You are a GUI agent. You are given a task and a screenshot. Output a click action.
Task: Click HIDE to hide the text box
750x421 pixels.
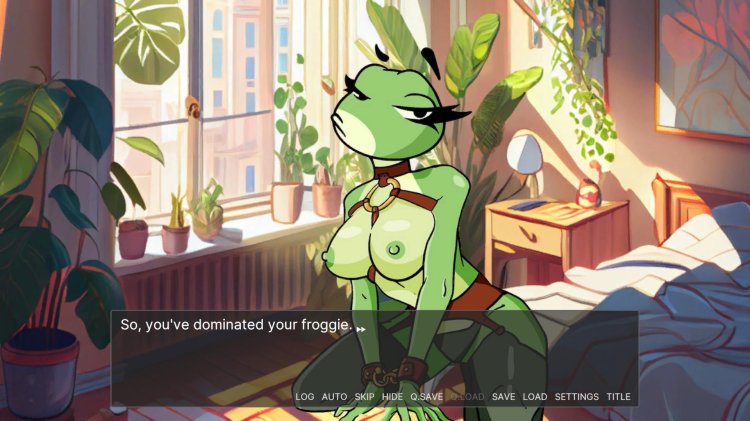pyautogui.click(x=392, y=397)
